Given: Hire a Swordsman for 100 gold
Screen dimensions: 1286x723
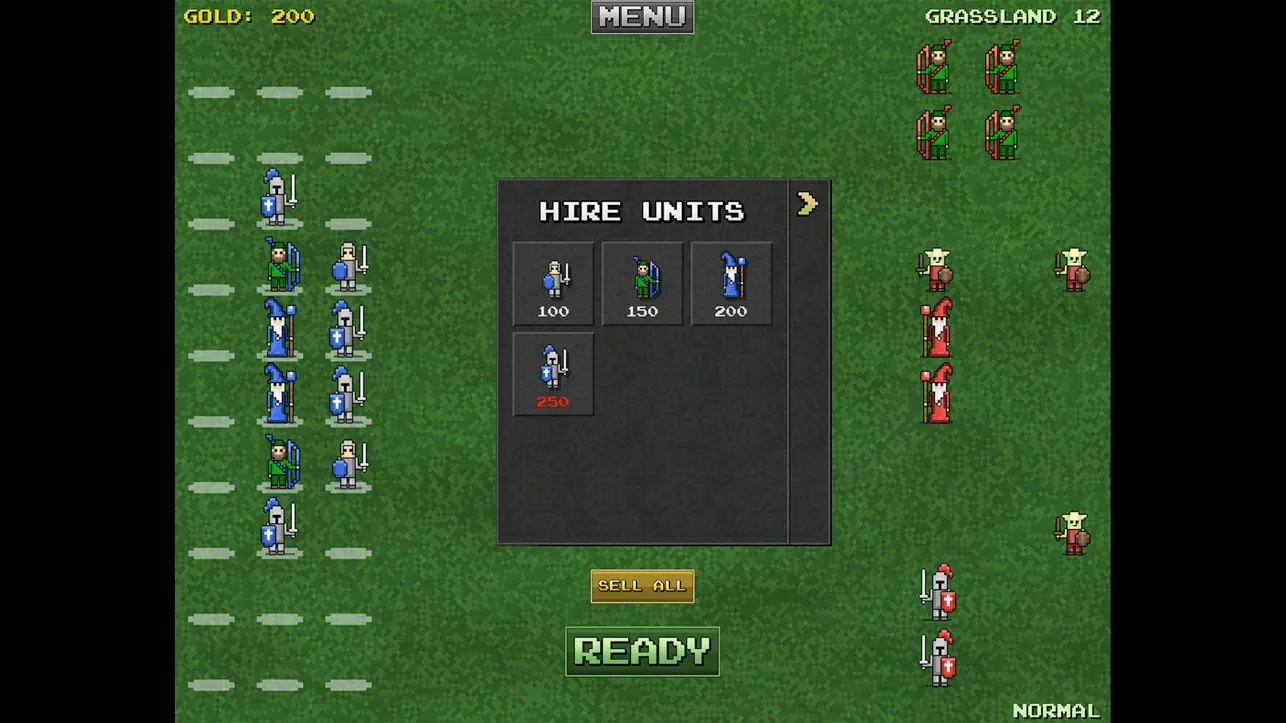Looking at the screenshot, I should [552, 283].
